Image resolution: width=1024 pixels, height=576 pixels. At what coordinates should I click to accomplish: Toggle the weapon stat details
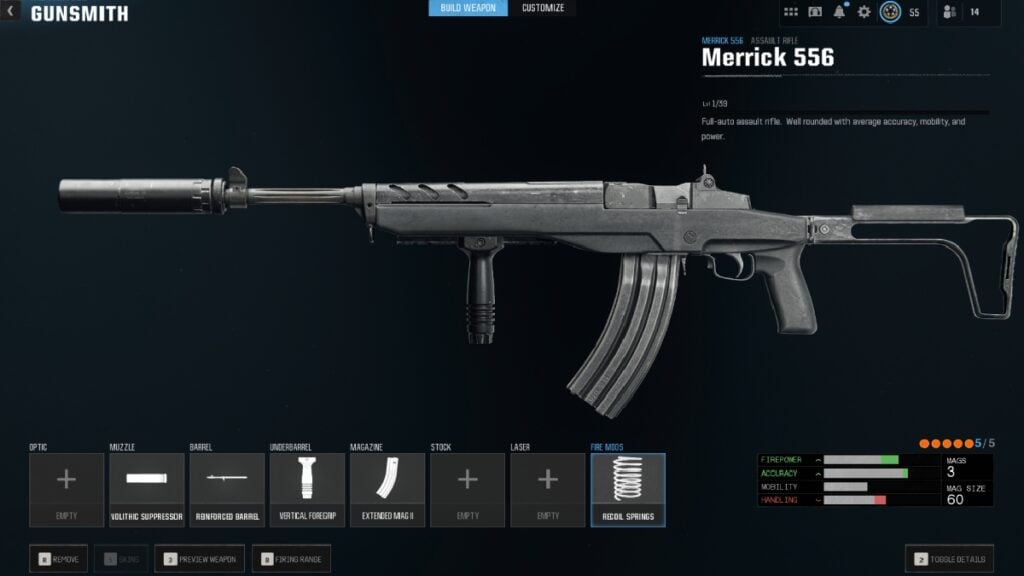(x=950, y=559)
